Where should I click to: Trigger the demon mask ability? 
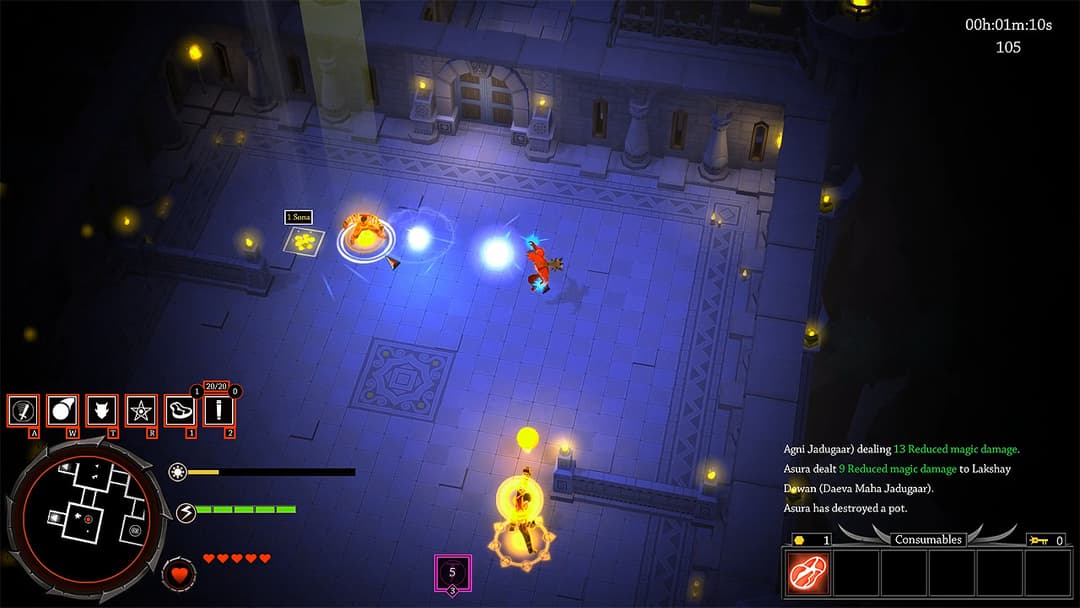tap(101, 410)
